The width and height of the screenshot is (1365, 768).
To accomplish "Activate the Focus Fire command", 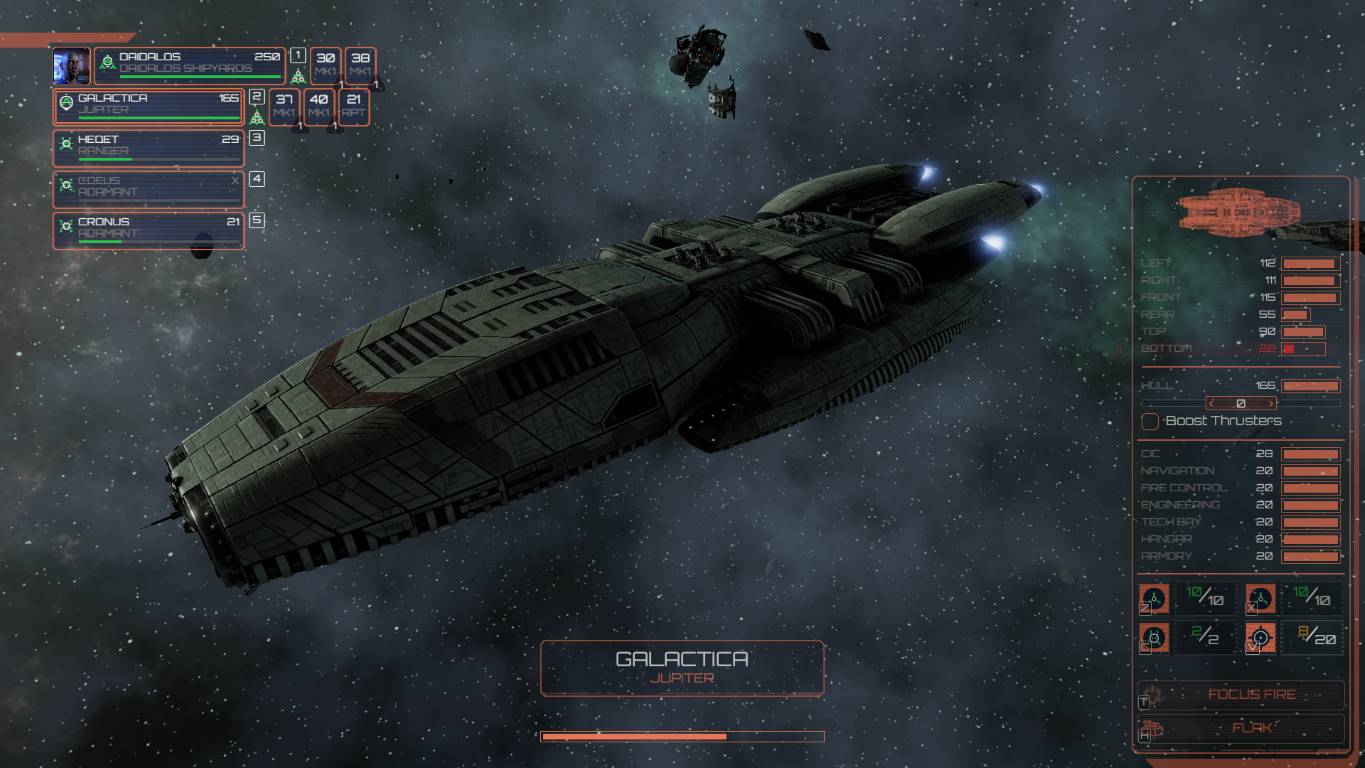I will pos(1242,695).
